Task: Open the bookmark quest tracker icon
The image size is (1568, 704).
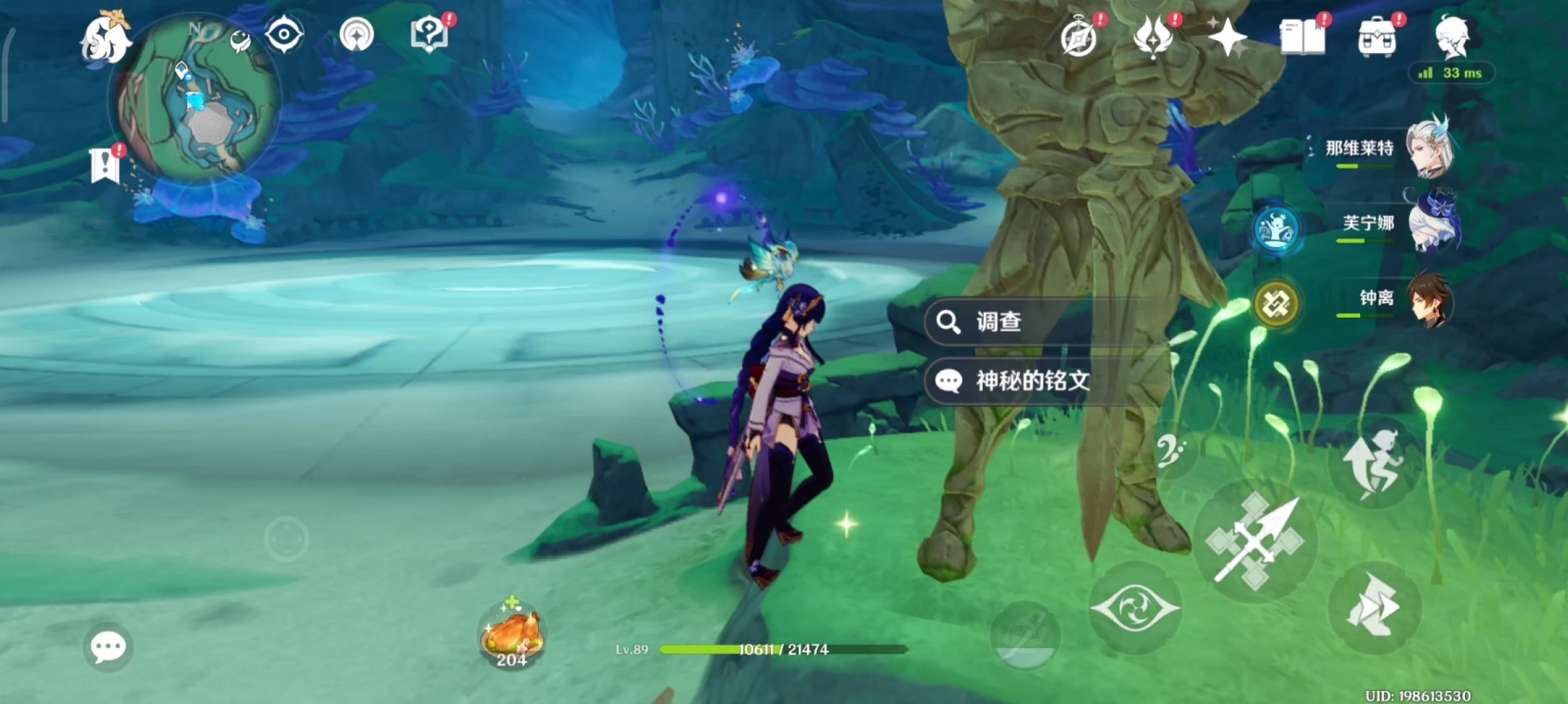Action: [x=105, y=164]
